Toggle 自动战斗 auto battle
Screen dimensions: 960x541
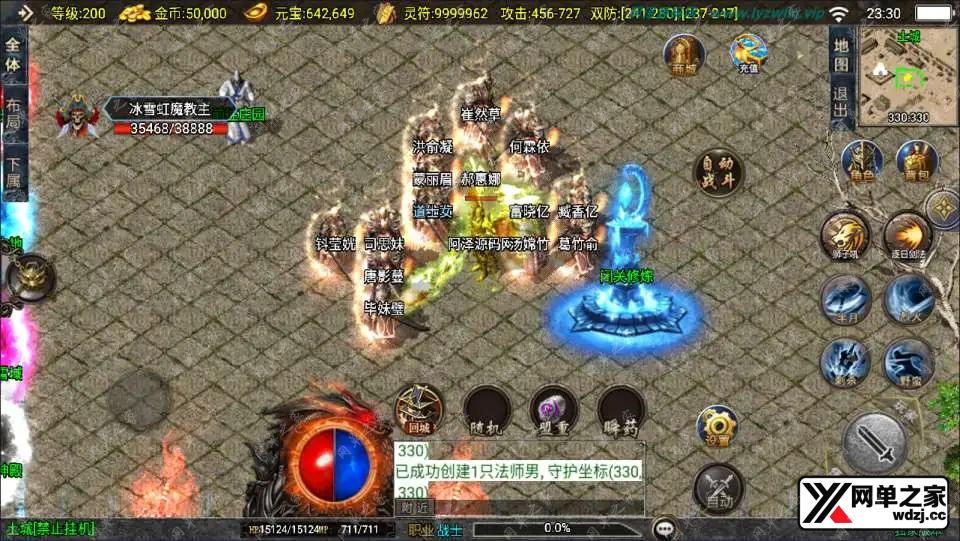click(x=719, y=173)
